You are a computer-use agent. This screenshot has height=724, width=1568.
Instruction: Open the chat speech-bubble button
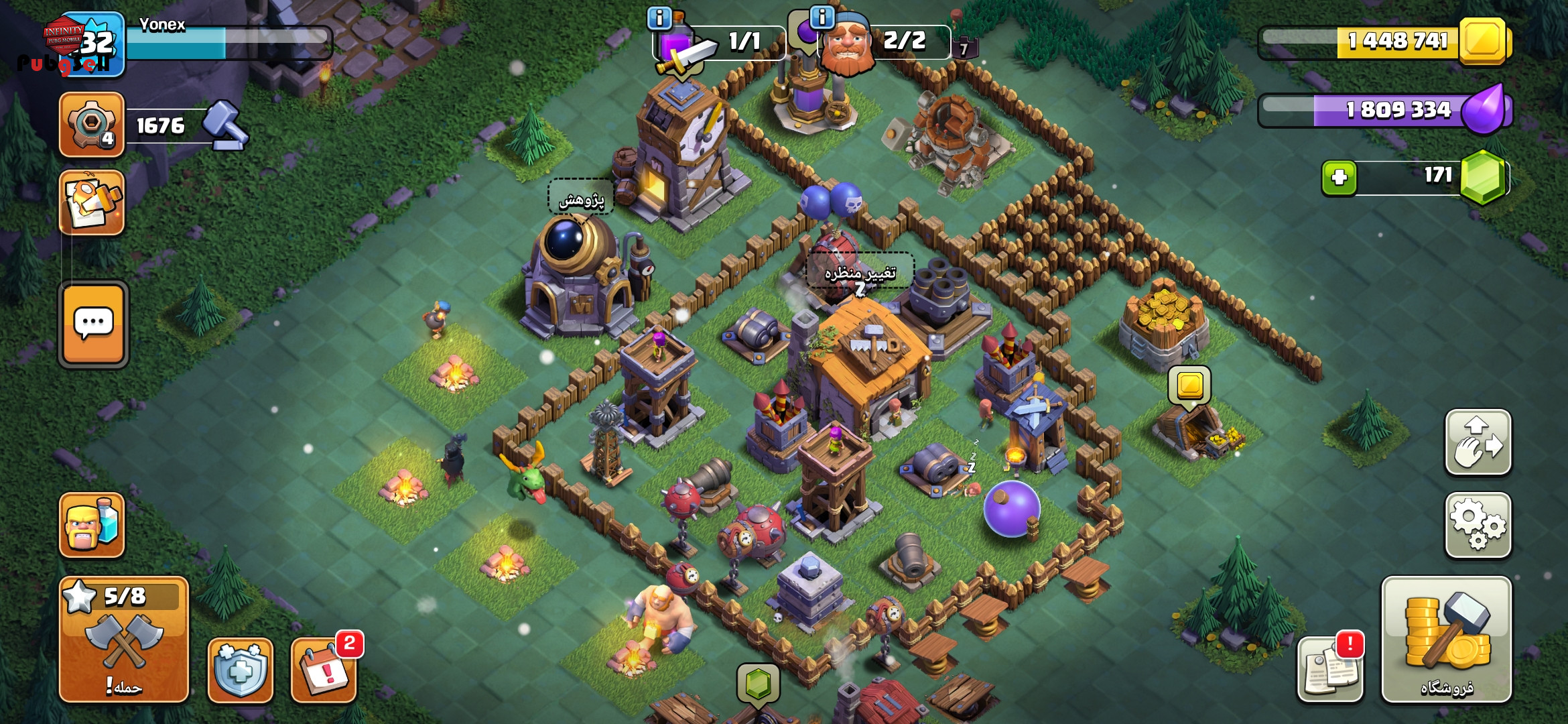tap(94, 324)
